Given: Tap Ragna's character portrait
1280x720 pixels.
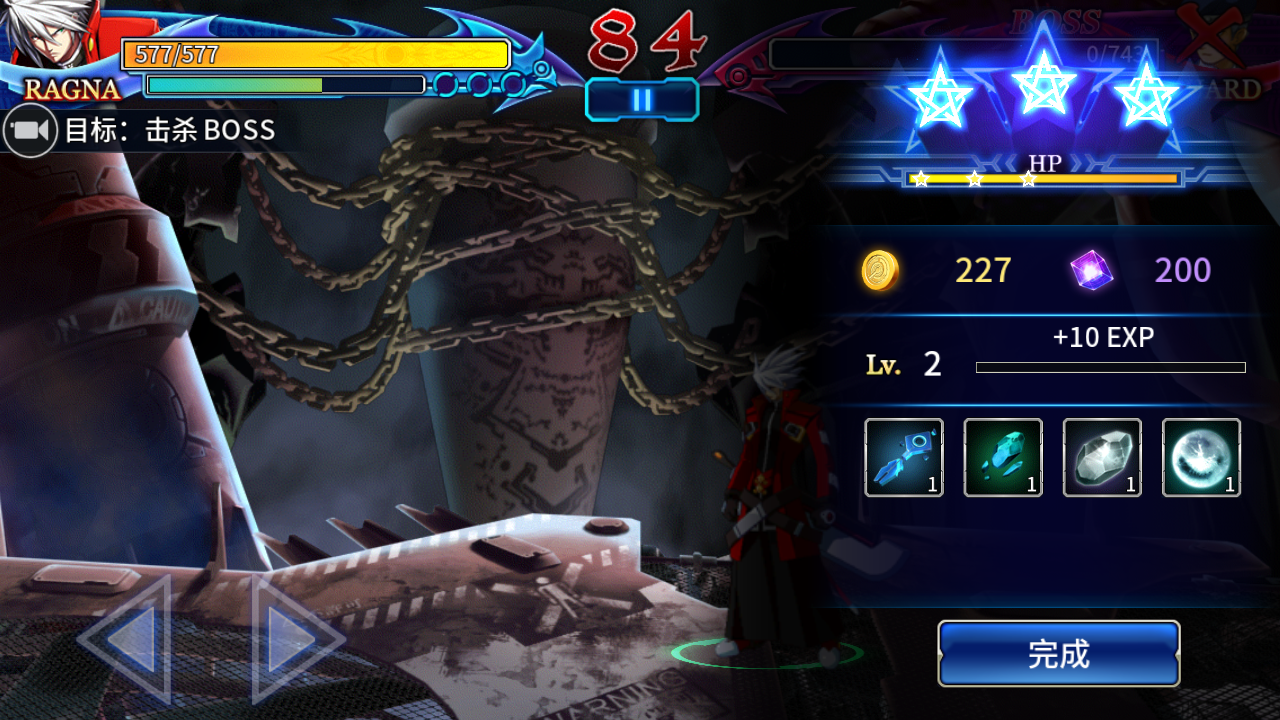Looking at the screenshot, I should pos(55,45).
